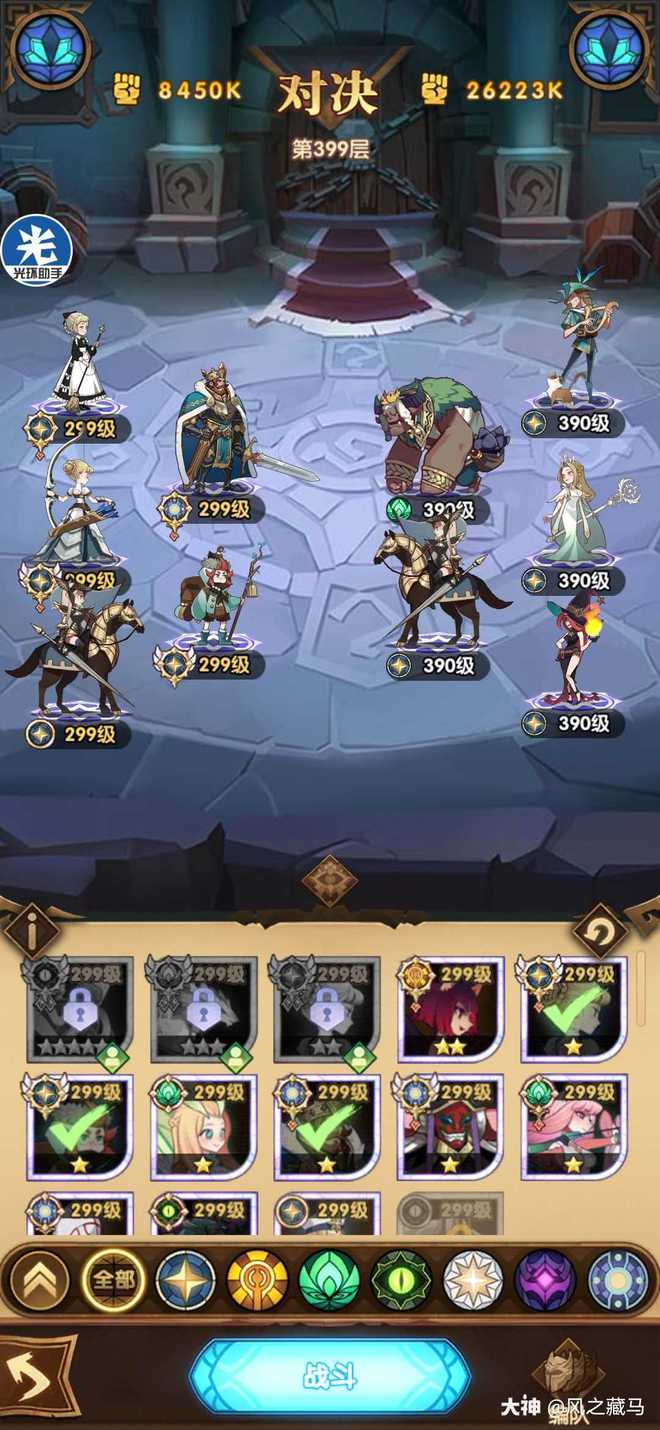The width and height of the screenshot is (660, 1430).
Task: Choose the blonde elf girl hero card
Action: pos(203,1128)
